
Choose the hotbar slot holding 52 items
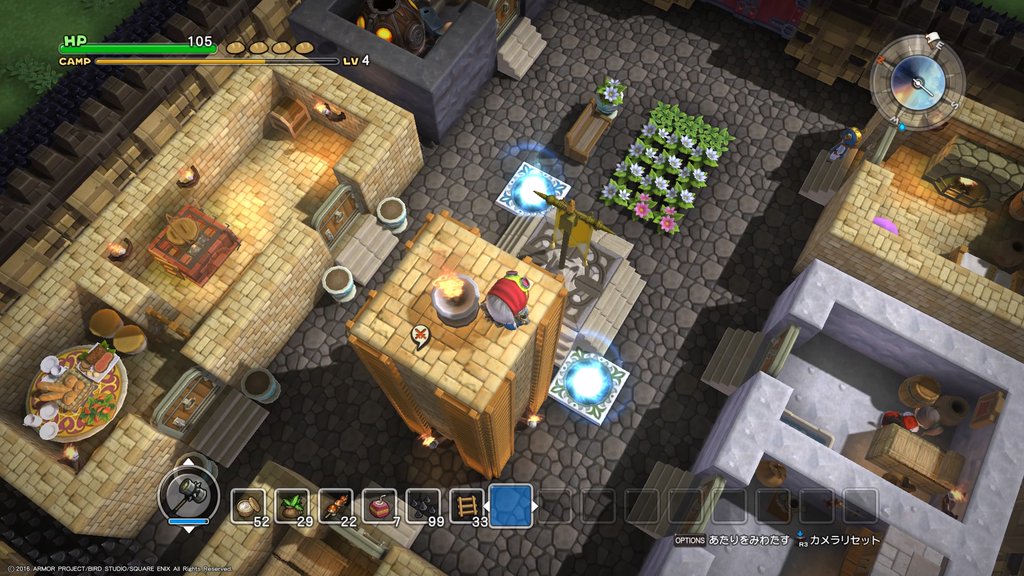pyautogui.click(x=248, y=506)
